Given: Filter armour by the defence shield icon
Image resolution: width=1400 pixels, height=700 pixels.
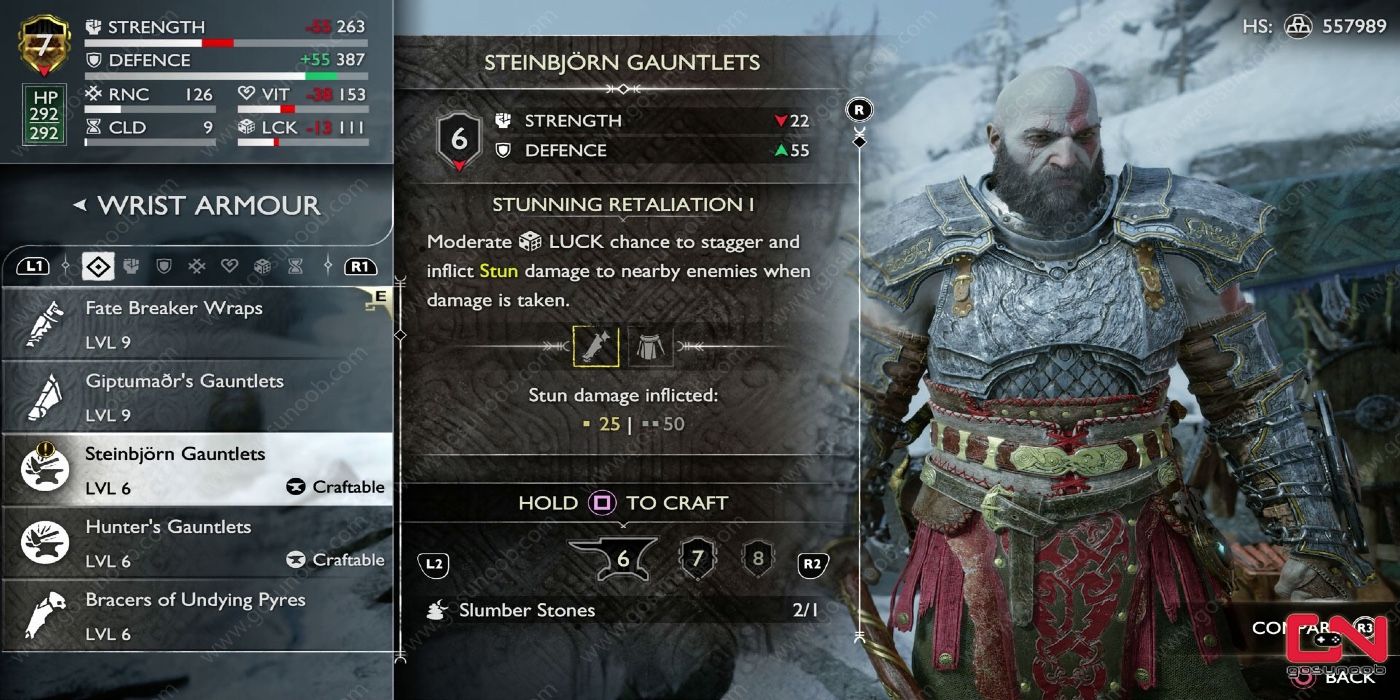Looking at the screenshot, I should tap(164, 266).
